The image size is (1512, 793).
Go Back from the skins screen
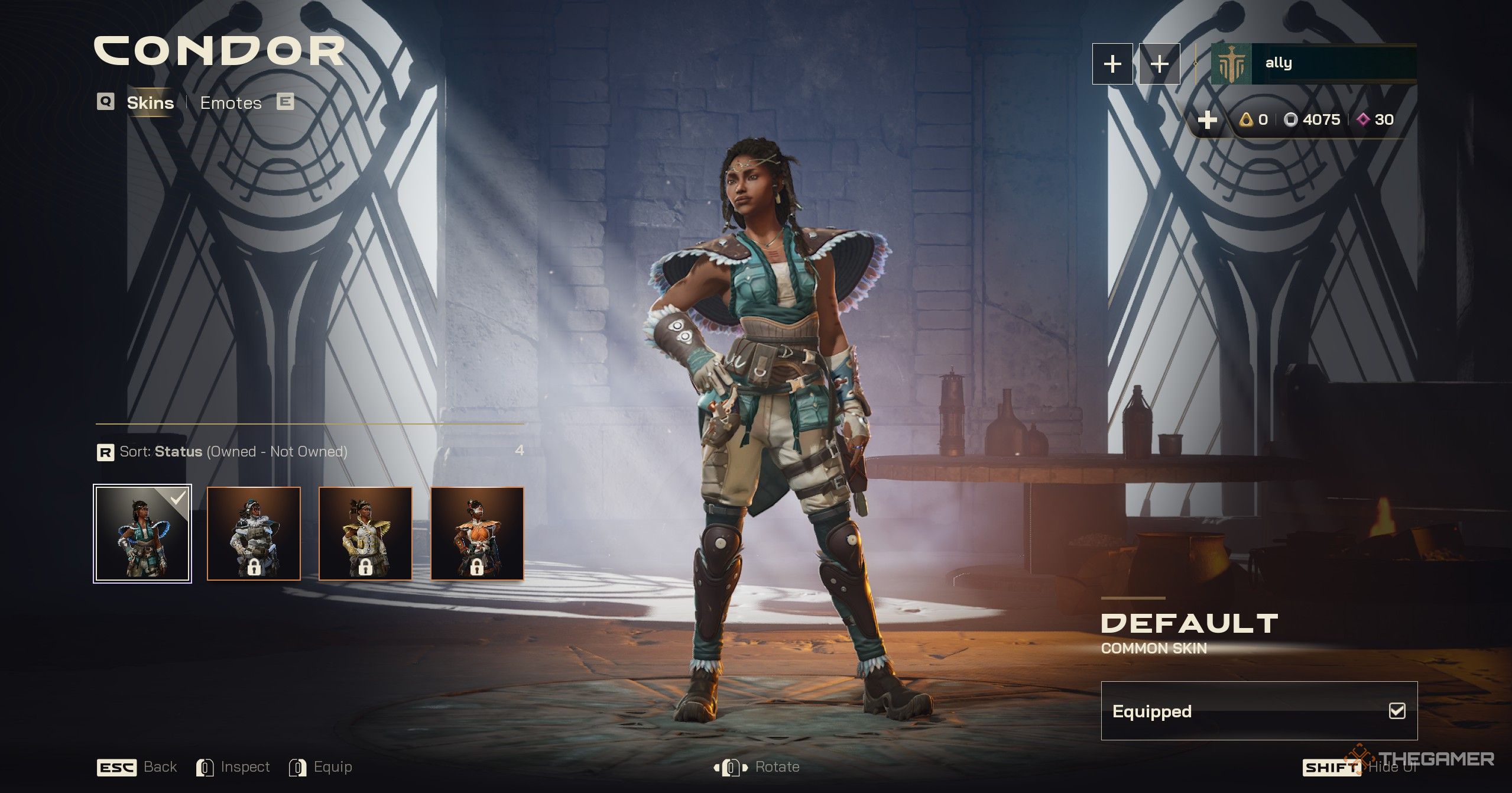coord(137,767)
